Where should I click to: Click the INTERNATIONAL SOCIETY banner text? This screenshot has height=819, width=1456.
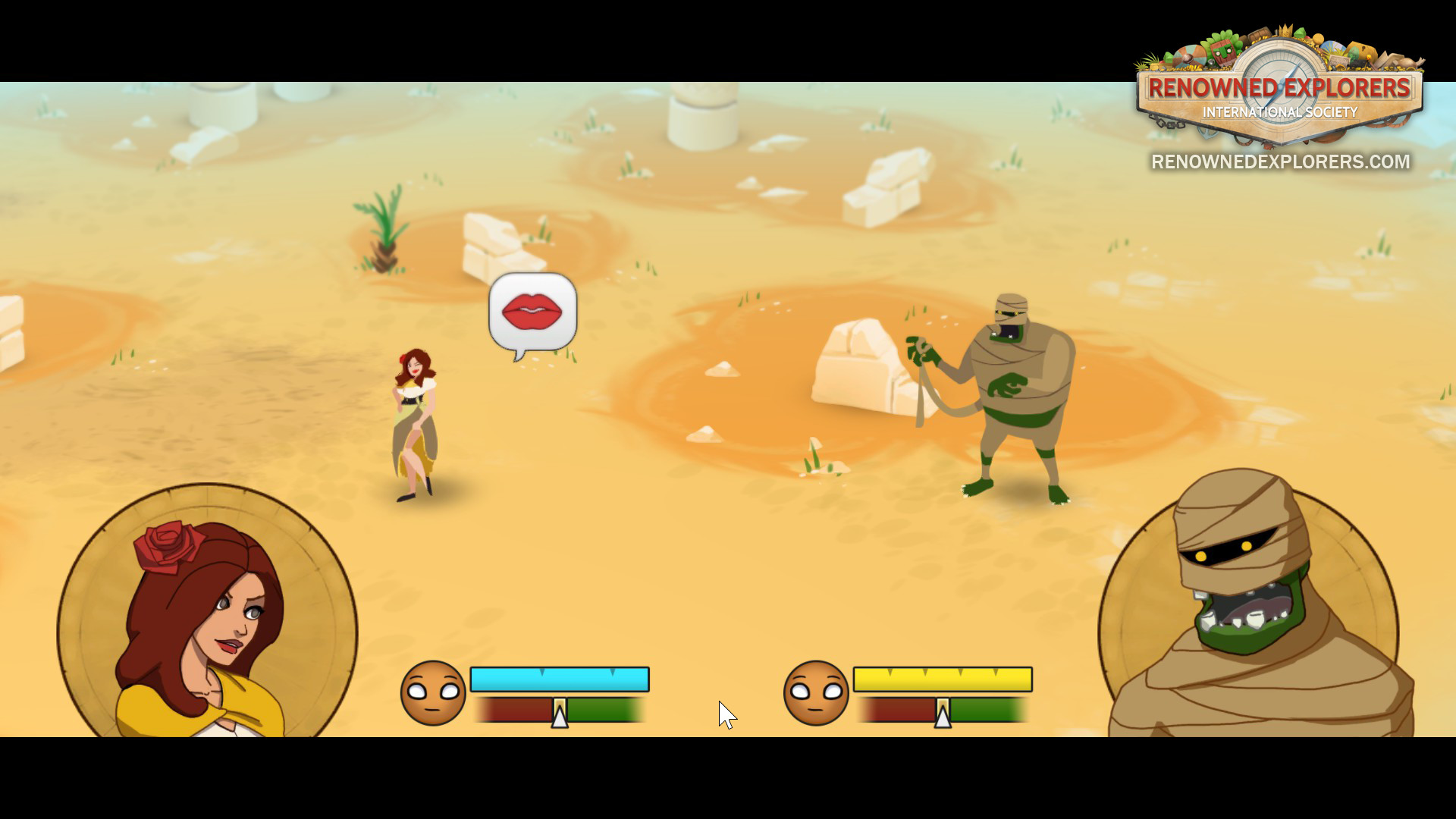[1279, 112]
